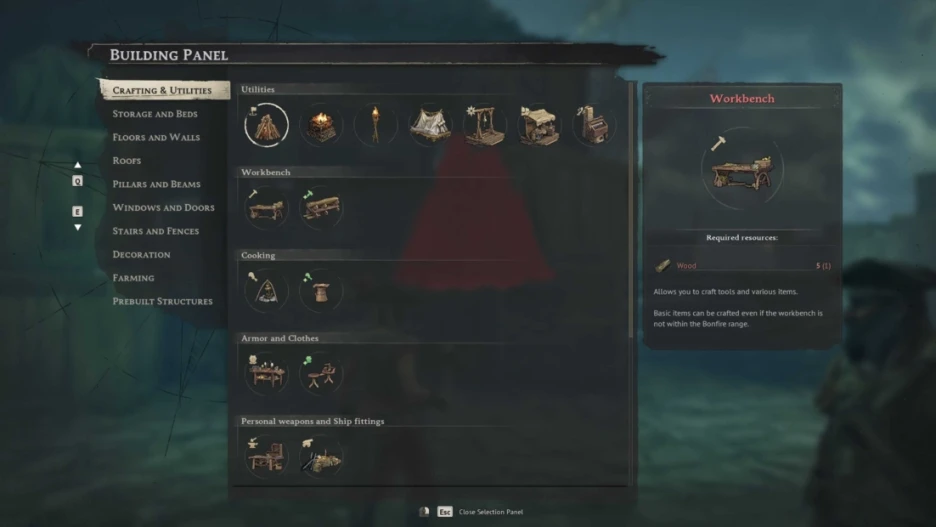Screen dimensions: 936x527
Task: Choose the armor and clothes crafting table
Action: point(267,374)
